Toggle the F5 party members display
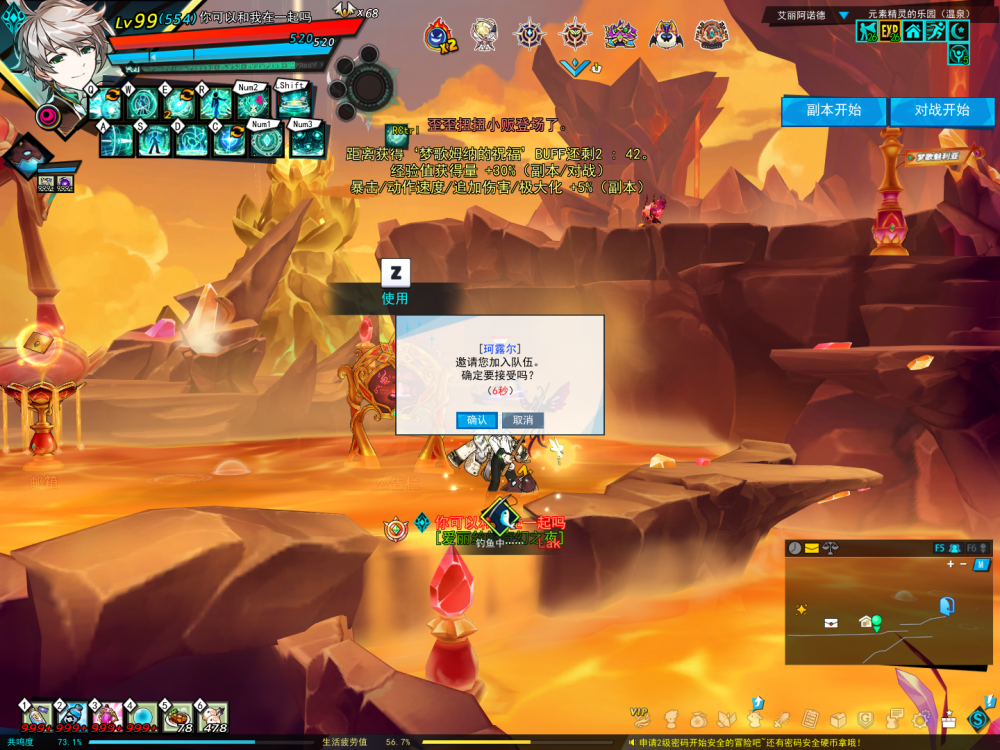The width and height of the screenshot is (1000, 750). (947, 548)
